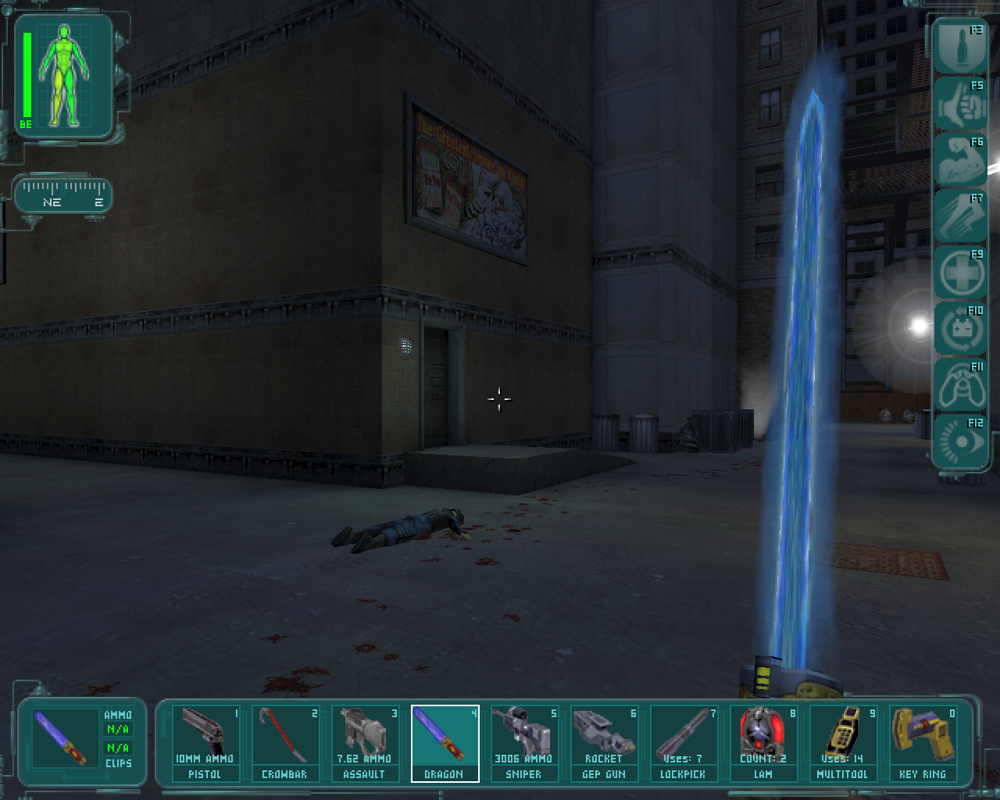The height and width of the screenshot is (800, 1000).
Task: Equip the Crowbar from the belt
Action: [x=286, y=743]
